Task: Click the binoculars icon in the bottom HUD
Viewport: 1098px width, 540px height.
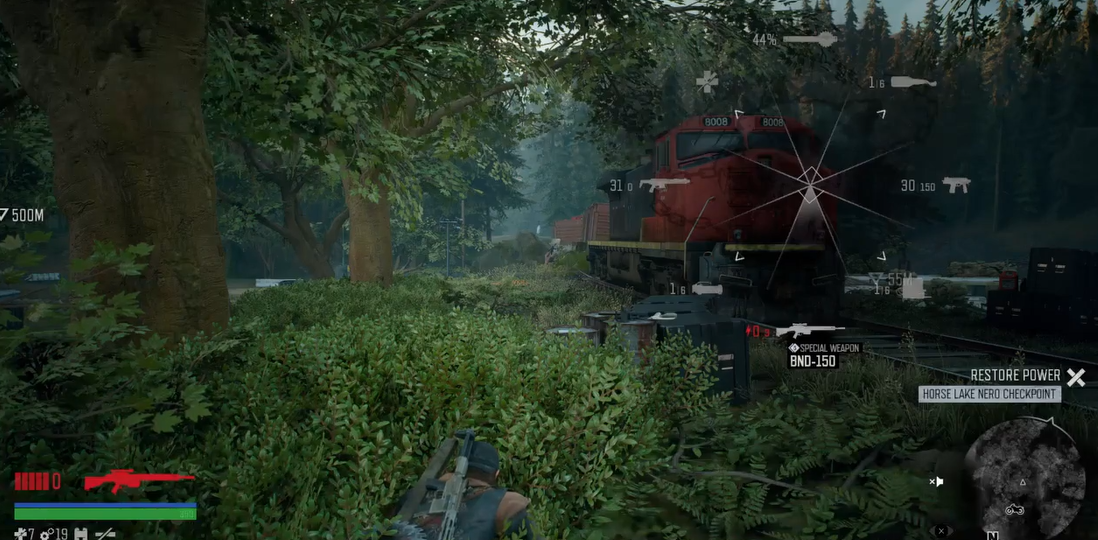Action: point(82,534)
